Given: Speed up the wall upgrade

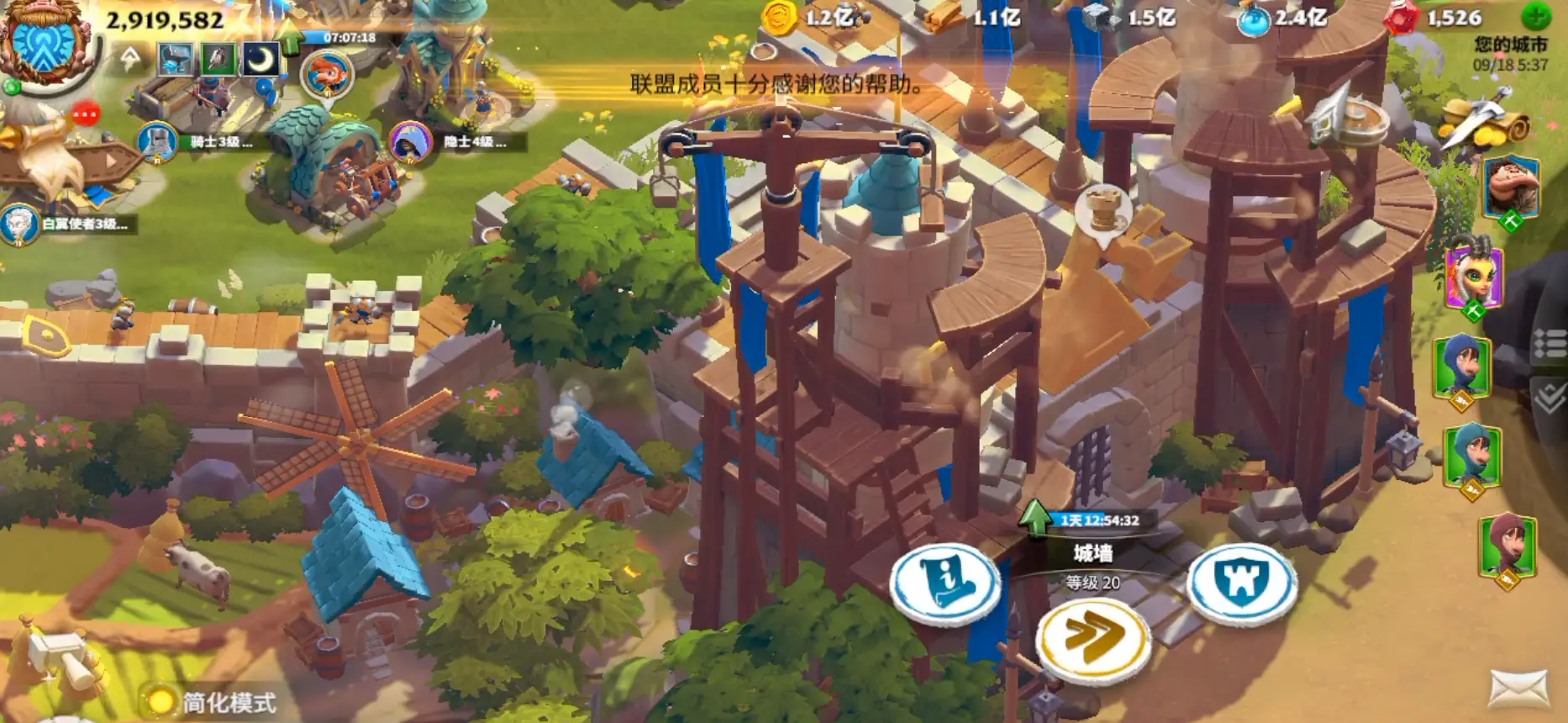Looking at the screenshot, I should pyautogui.click(x=1093, y=640).
